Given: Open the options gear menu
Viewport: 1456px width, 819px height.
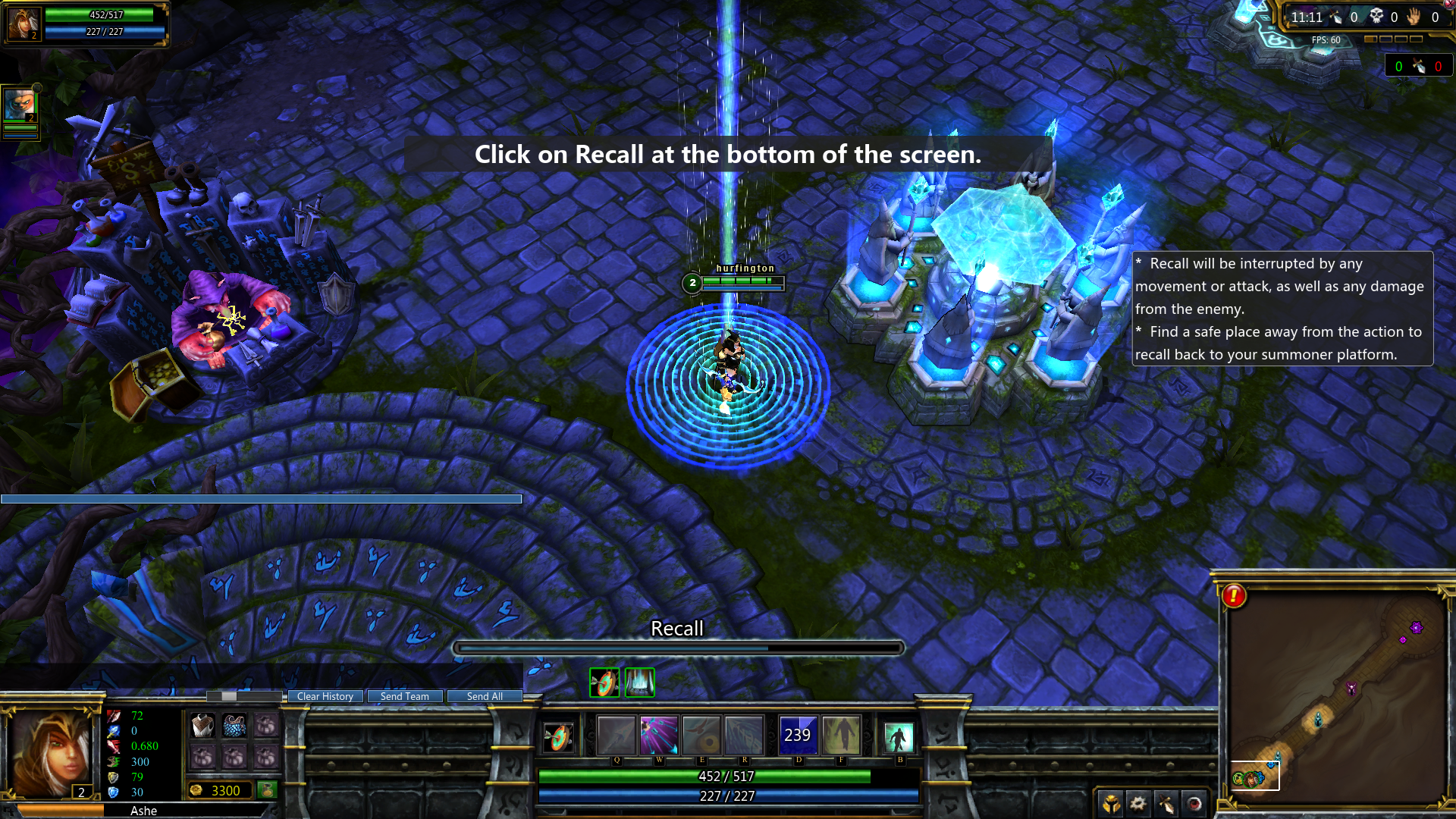Looking at the screenshot, I should coord(1137,803).
